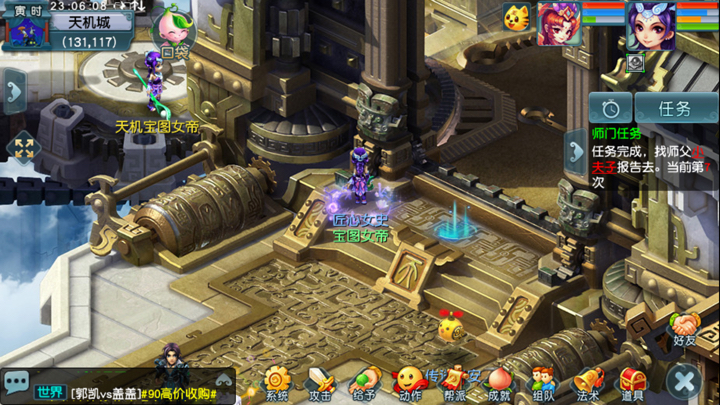
Task: Open the 动作 (Emote) smiley menu
Action: [x=408, y=382]
